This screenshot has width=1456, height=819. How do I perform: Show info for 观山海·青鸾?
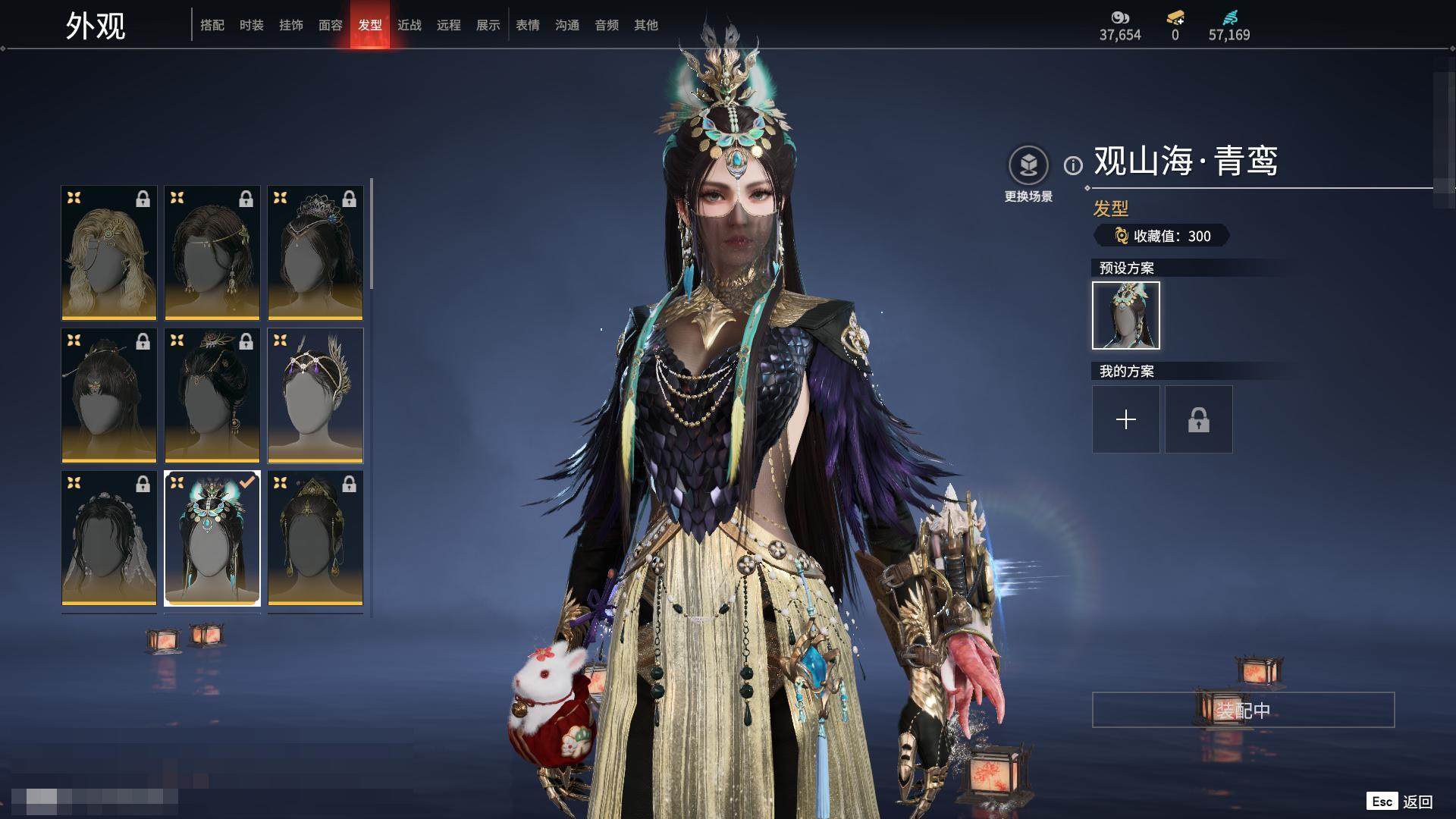(1073, 165)
